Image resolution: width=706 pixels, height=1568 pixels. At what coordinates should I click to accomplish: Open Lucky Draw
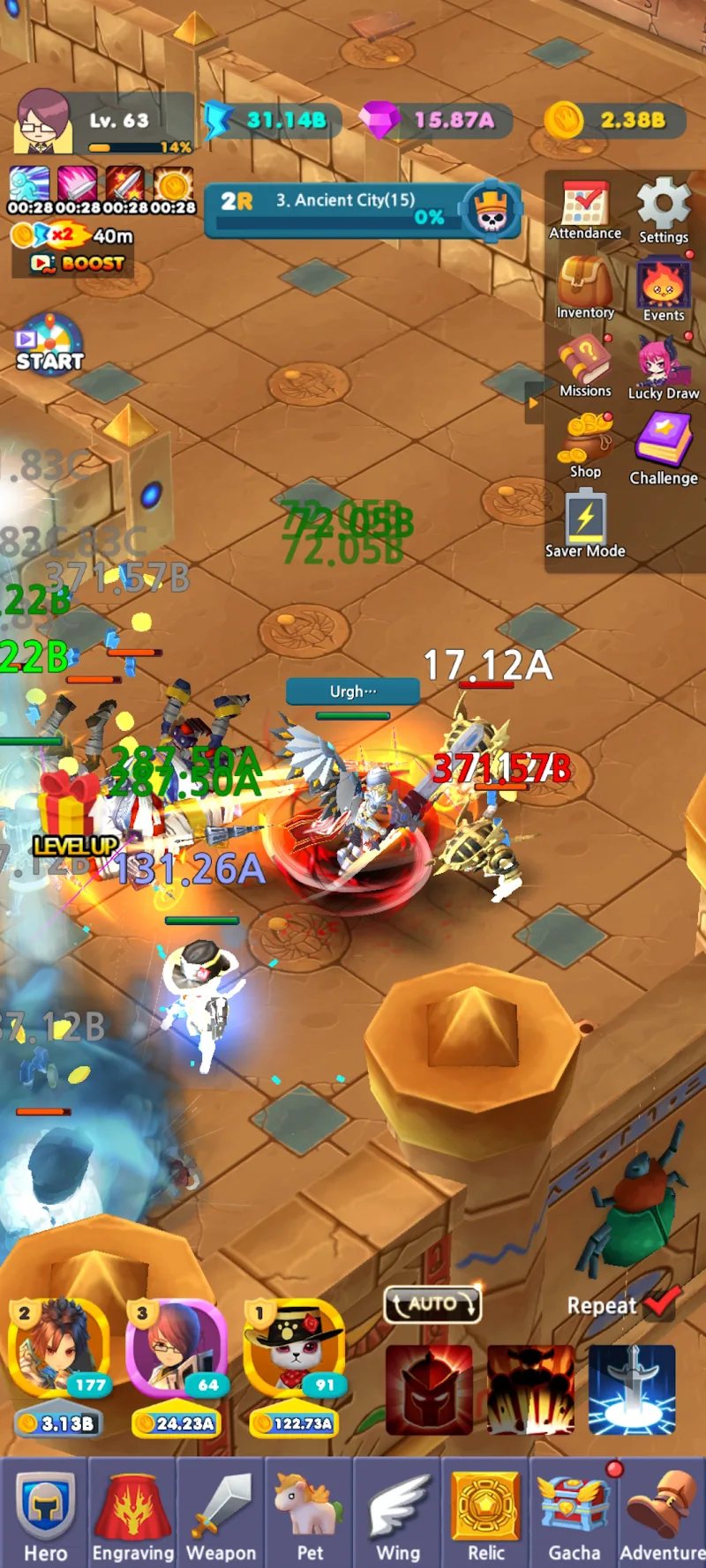point(663,367)
